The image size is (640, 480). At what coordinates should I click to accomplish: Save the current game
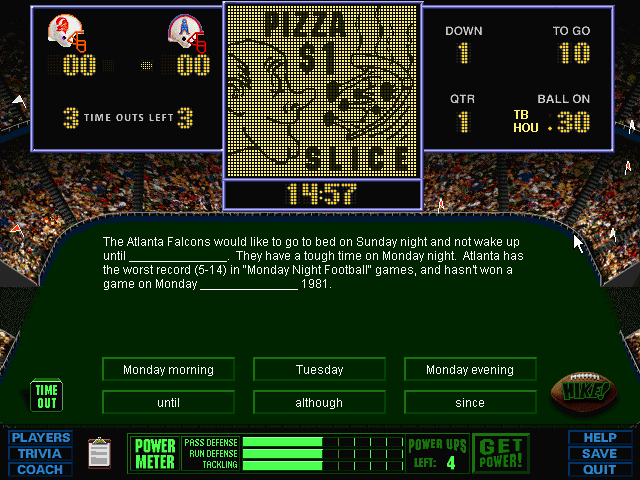click(x=599, y=453)
